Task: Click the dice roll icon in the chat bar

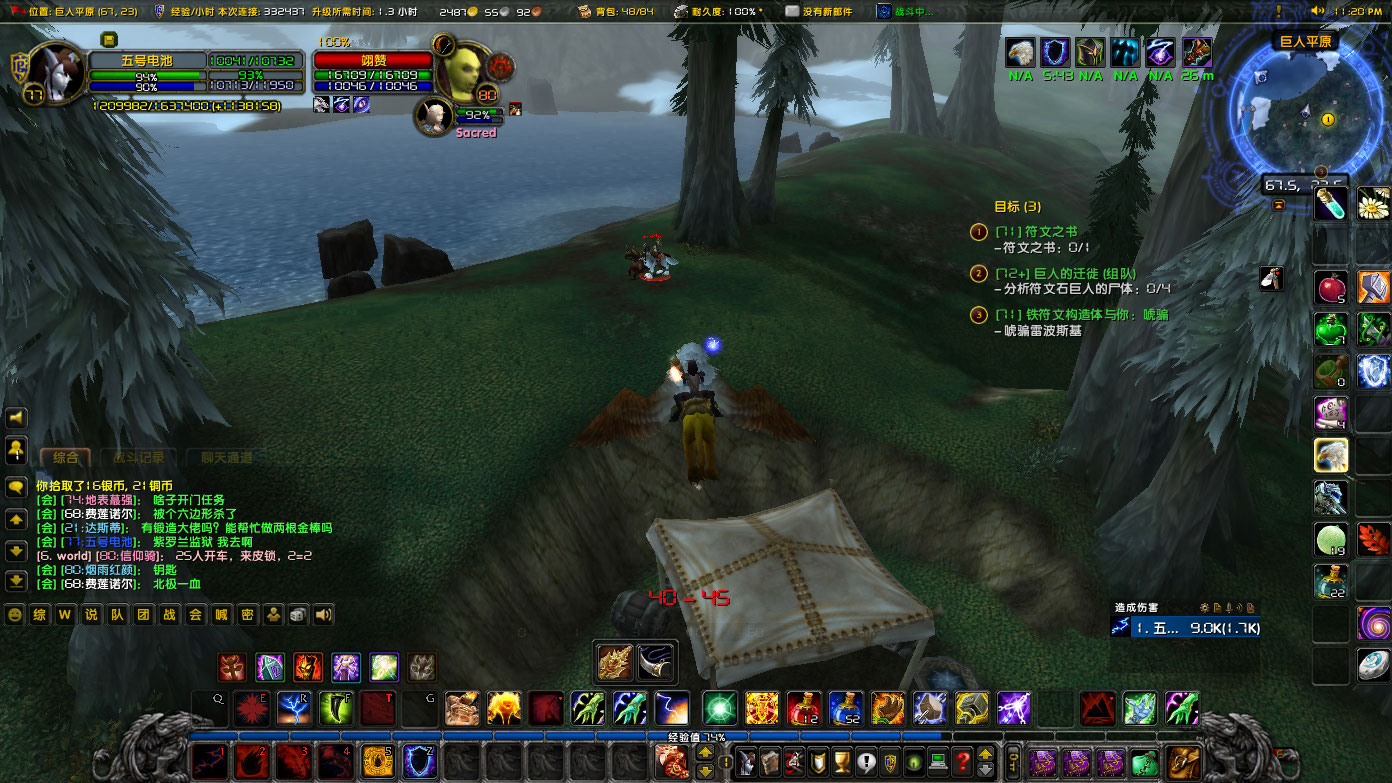Action: click(298, 614)
